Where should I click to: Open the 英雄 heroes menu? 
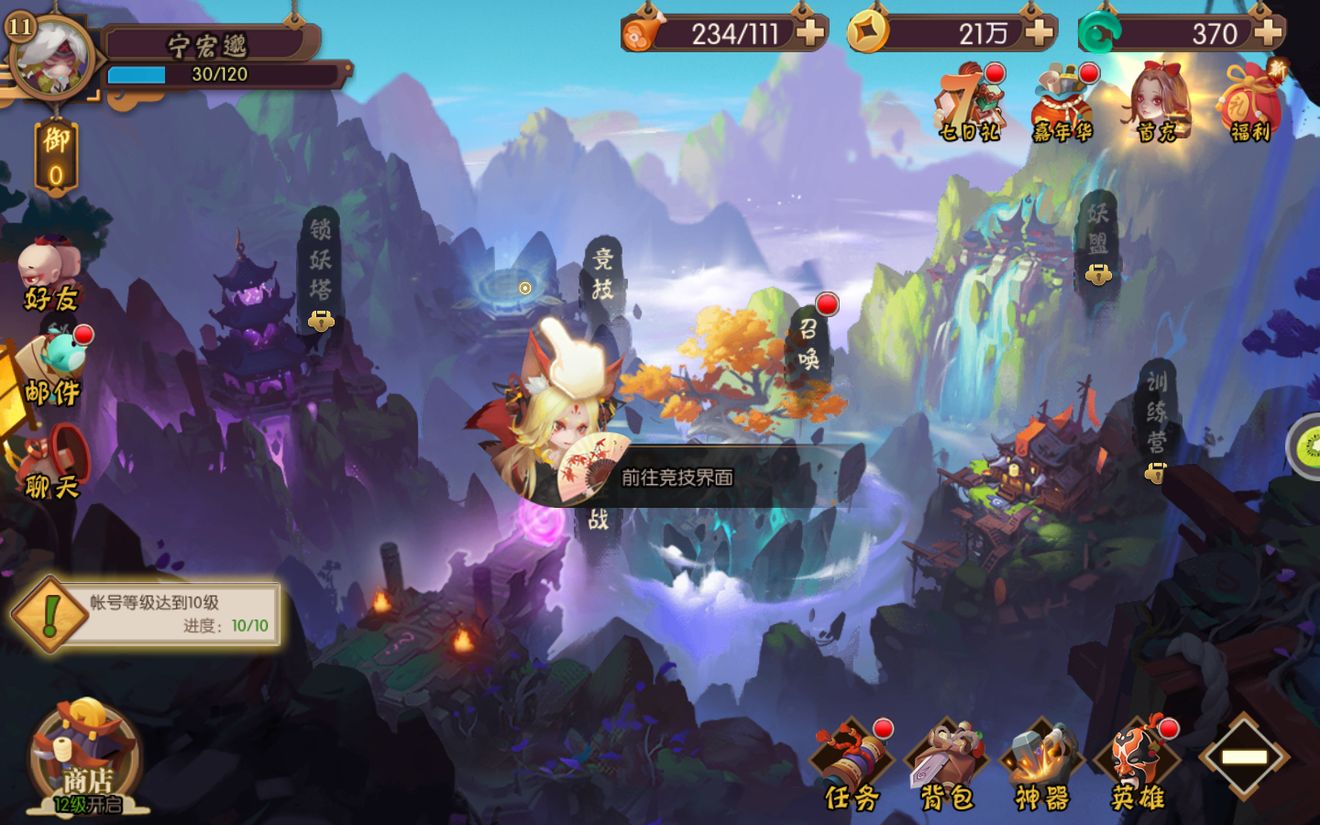tap(1137, 765)
